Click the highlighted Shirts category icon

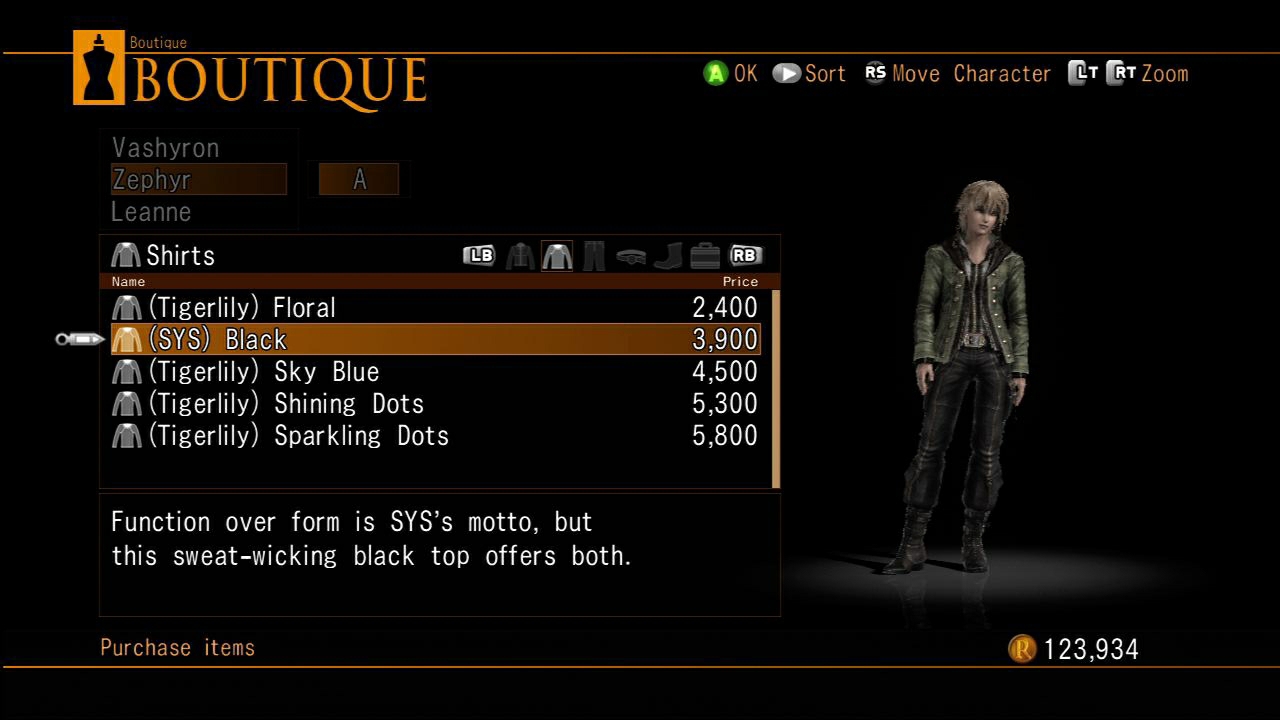[x=558, y=255]
